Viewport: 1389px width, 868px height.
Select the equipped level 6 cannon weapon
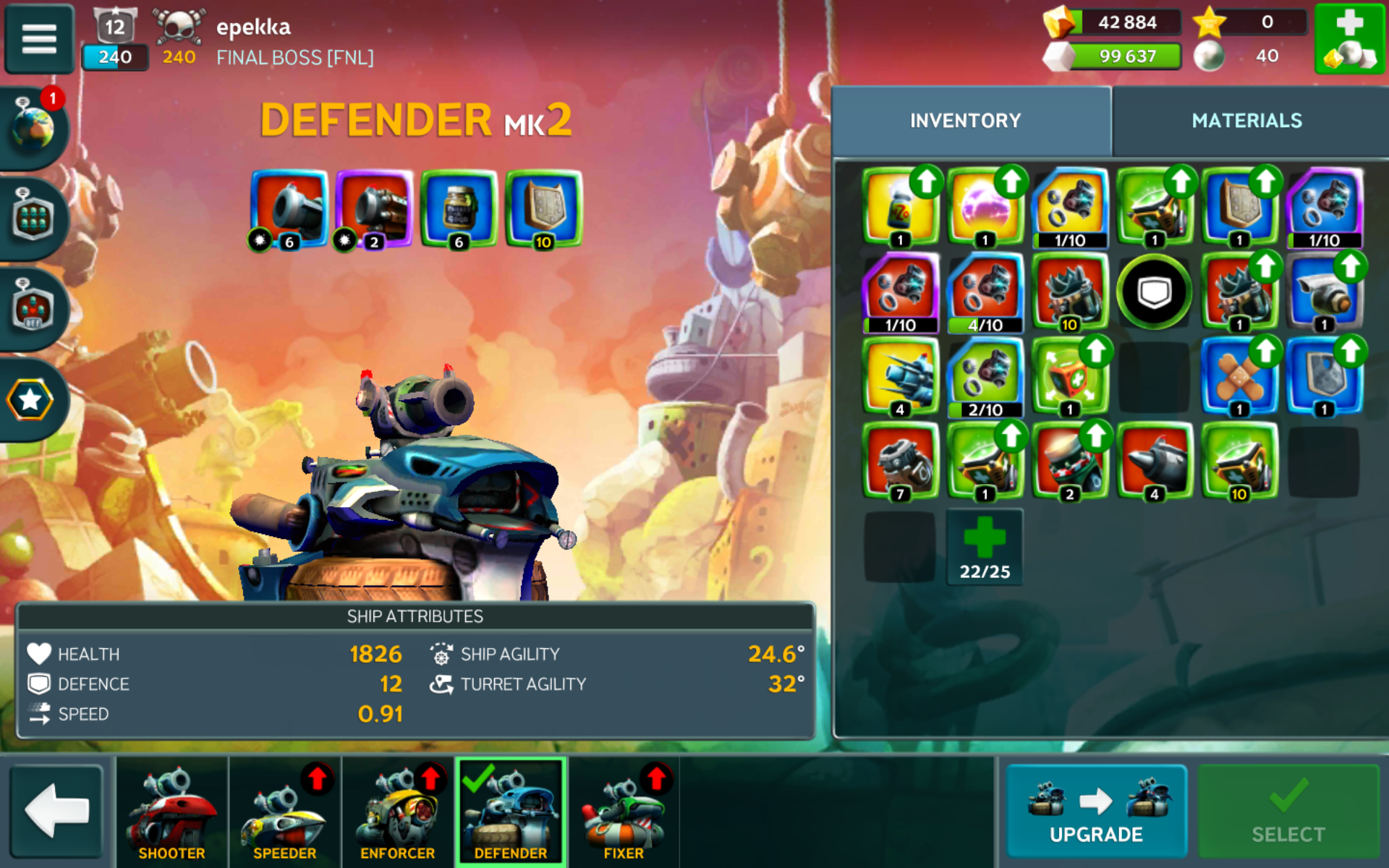[289, 209]
